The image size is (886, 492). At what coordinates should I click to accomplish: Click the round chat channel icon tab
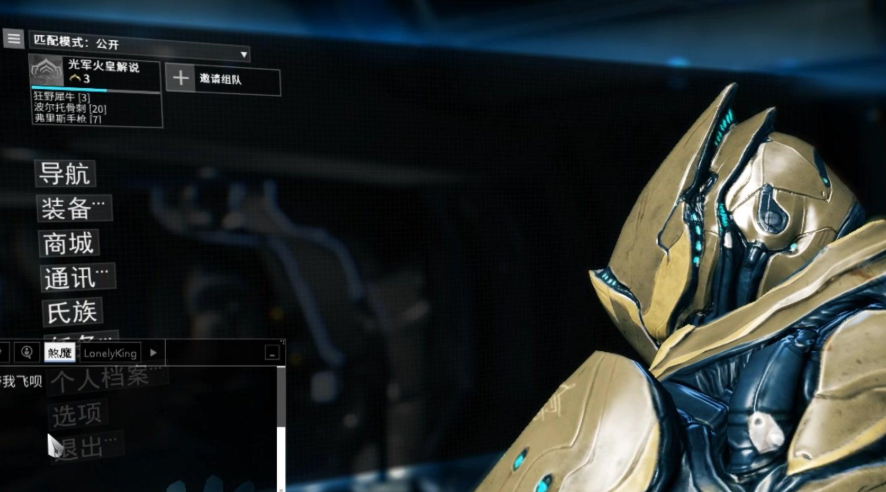tap(27, 353)
